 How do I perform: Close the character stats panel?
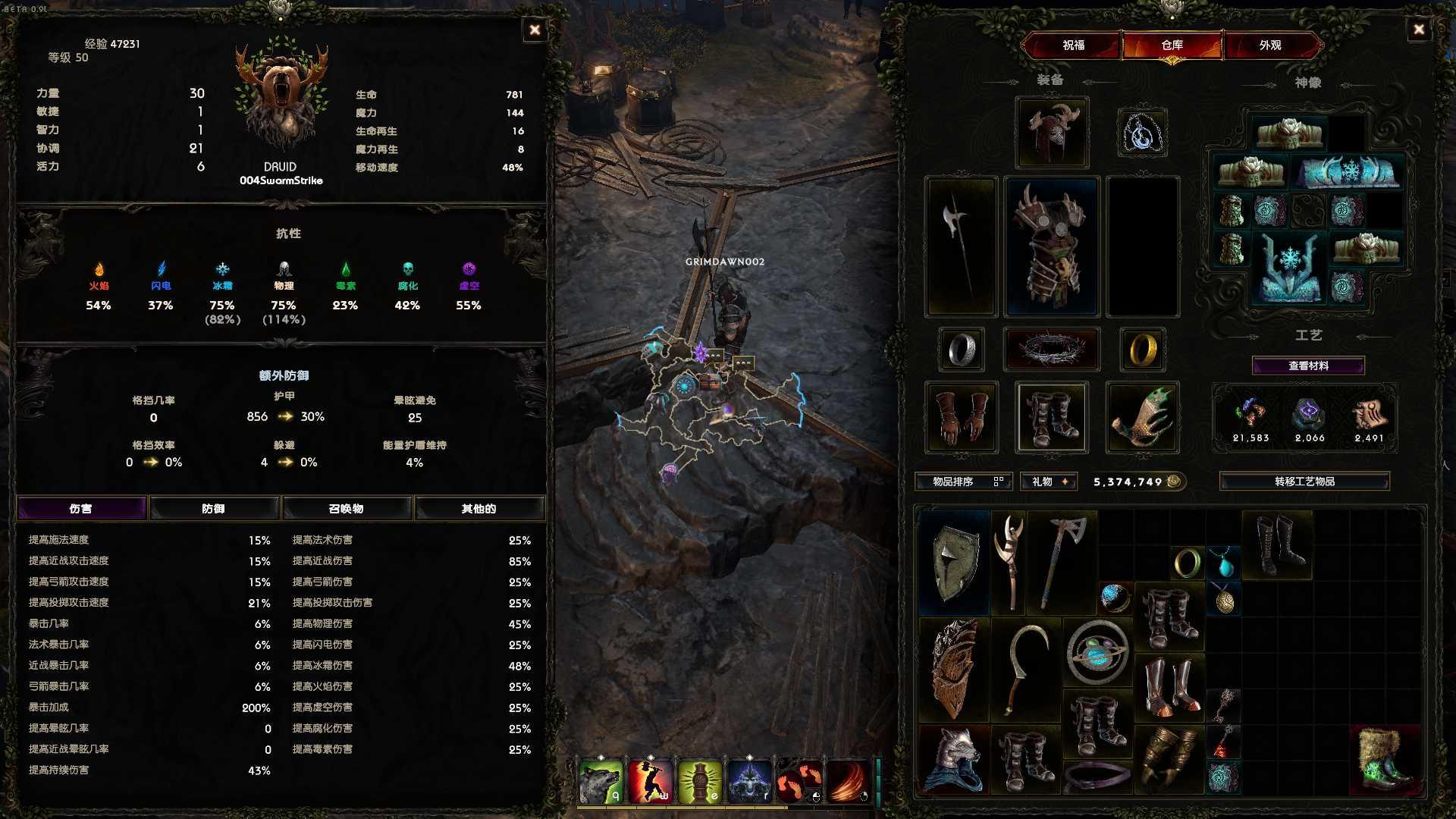click(x=535, y=30)
